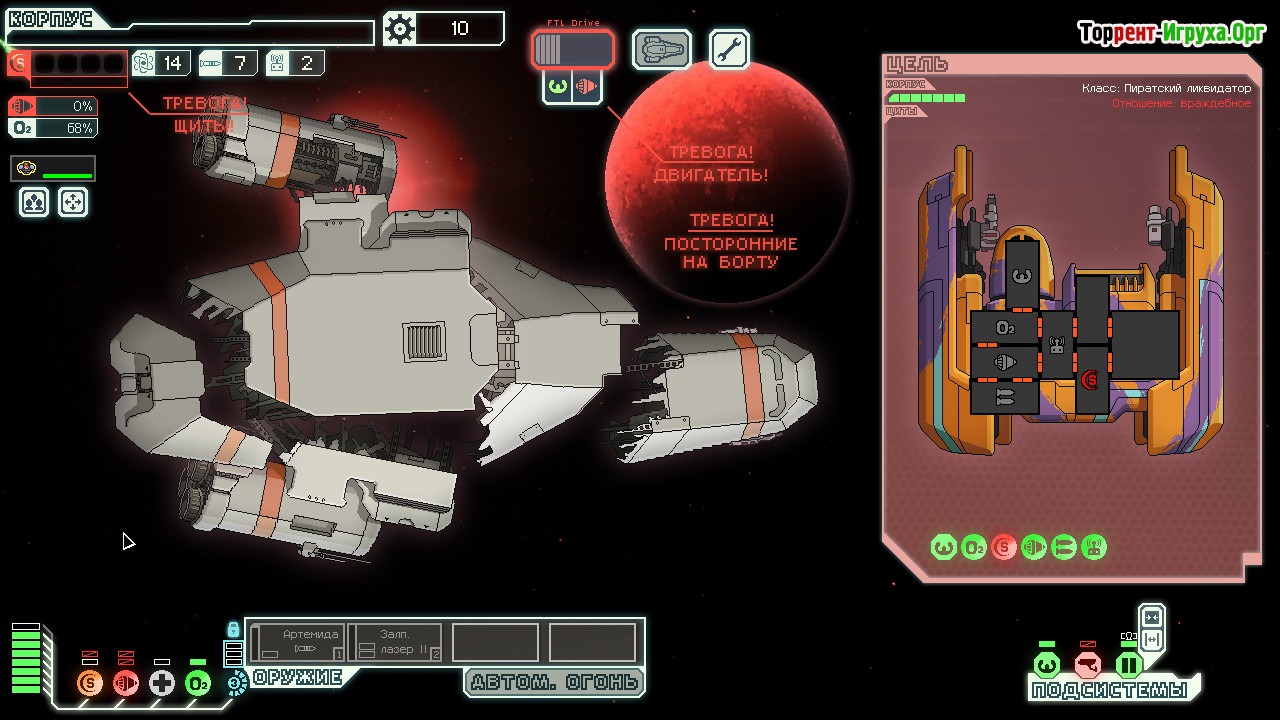The width and height of the screenshot is (1280, 720).
Task: Click the FTL Drive jump button
Action: [x=572, y=49]
